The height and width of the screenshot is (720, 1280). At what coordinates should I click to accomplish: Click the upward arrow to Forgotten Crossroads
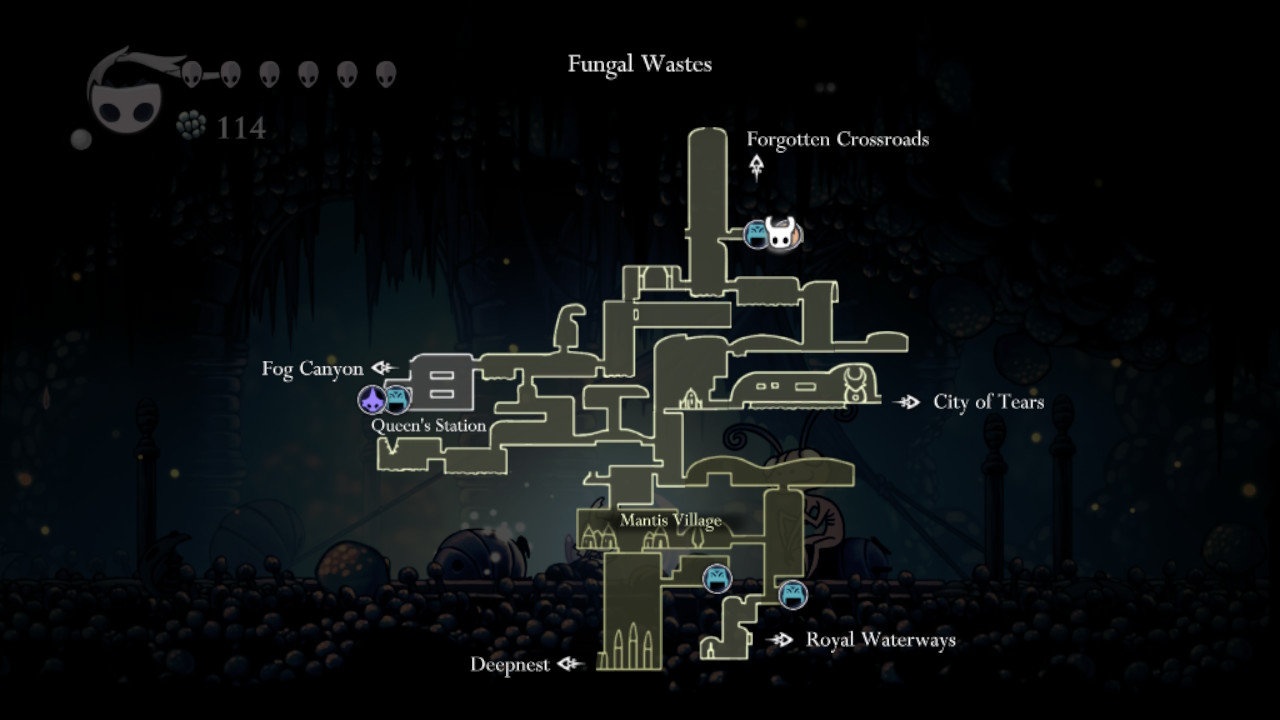pos(757,167)
